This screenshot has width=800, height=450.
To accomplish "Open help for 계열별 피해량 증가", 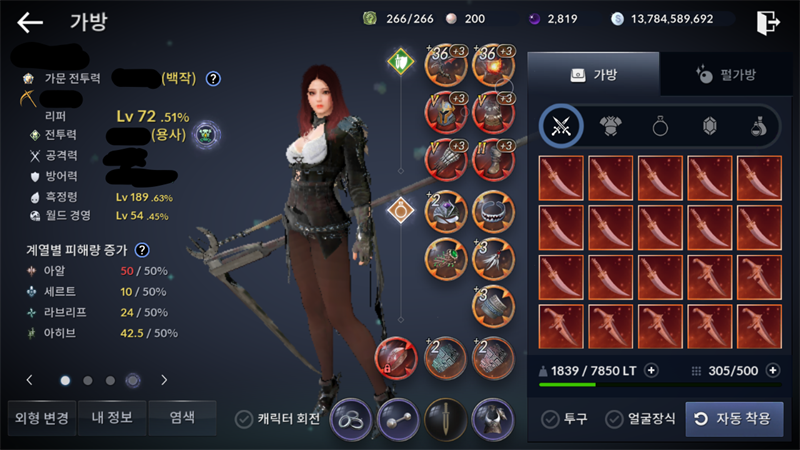I will click(142, 250).
